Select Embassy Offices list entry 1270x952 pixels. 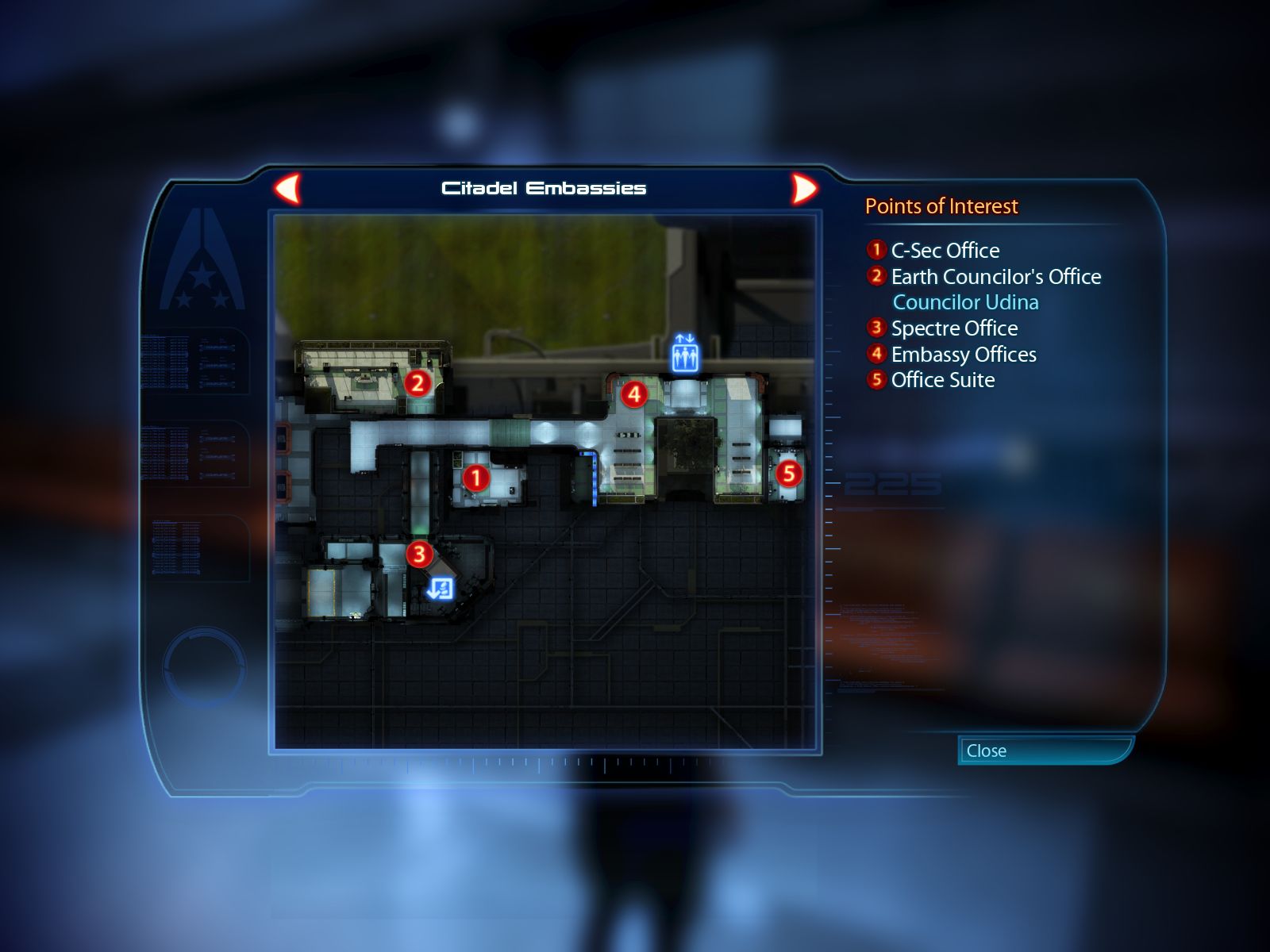[963, 355]
